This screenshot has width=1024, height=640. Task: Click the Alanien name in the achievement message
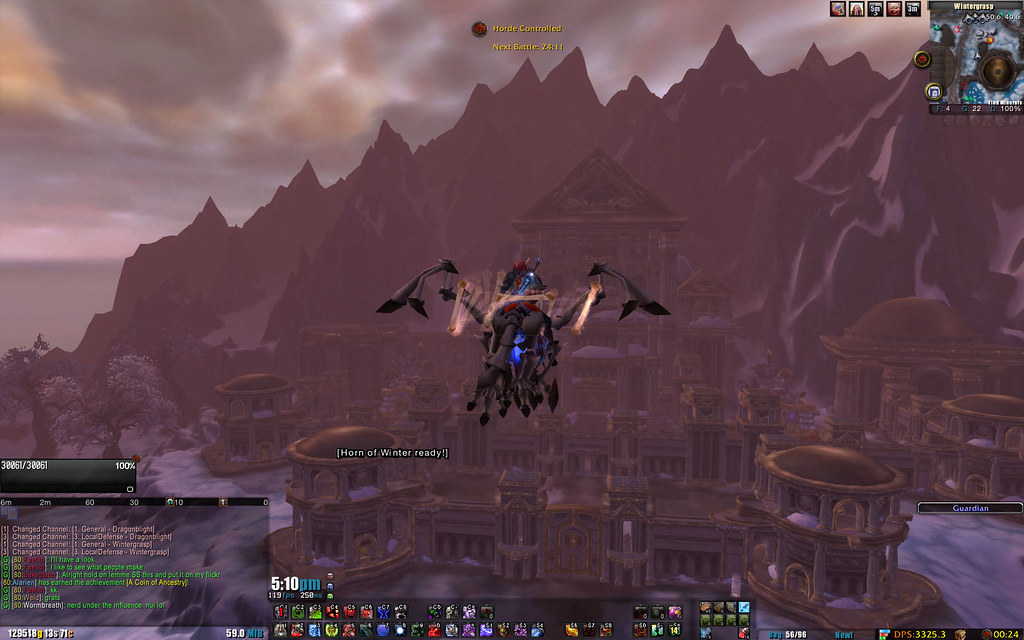pos(22,582)
